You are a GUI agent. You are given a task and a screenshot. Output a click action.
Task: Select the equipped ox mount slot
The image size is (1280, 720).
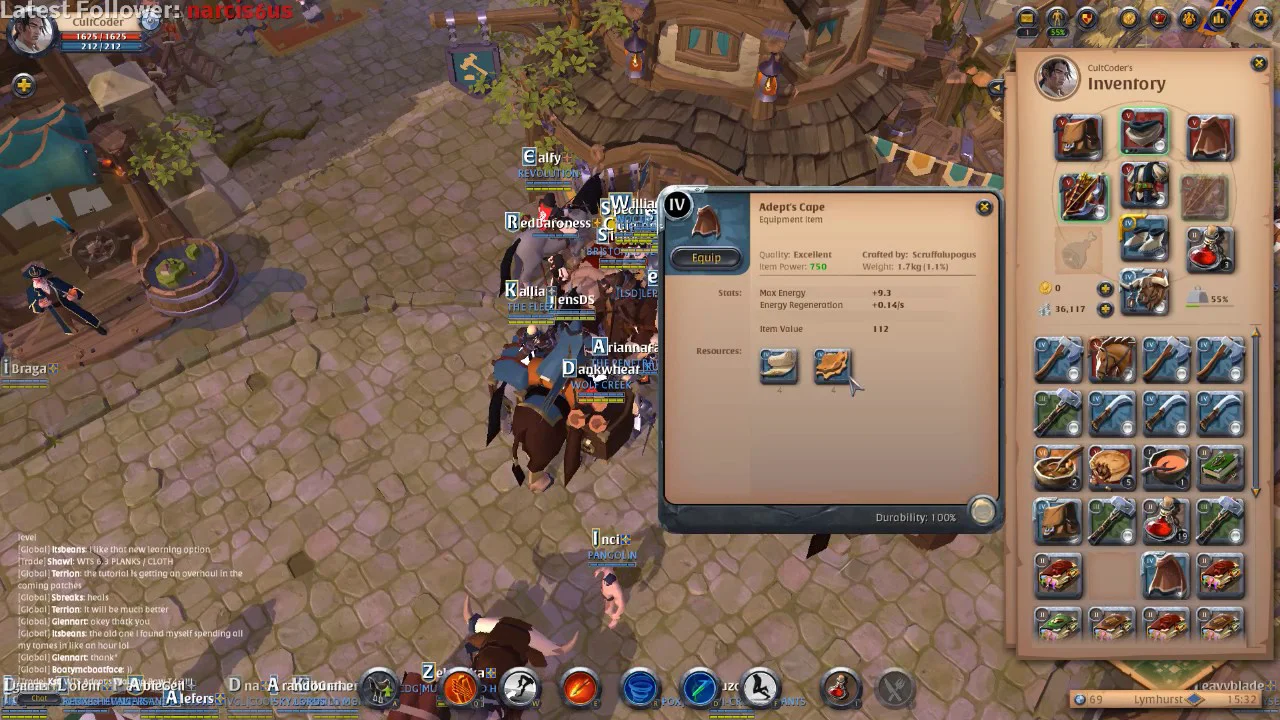click(x=1144, y=292)
